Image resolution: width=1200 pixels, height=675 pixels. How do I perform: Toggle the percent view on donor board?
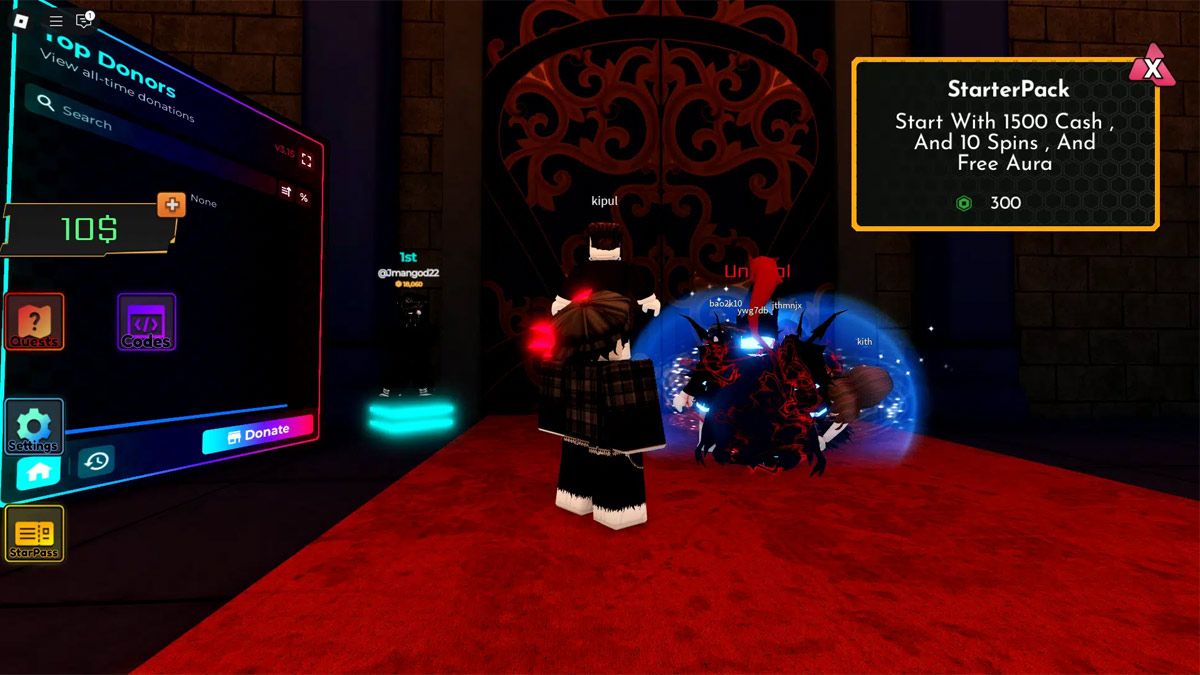tap(303, 198)
